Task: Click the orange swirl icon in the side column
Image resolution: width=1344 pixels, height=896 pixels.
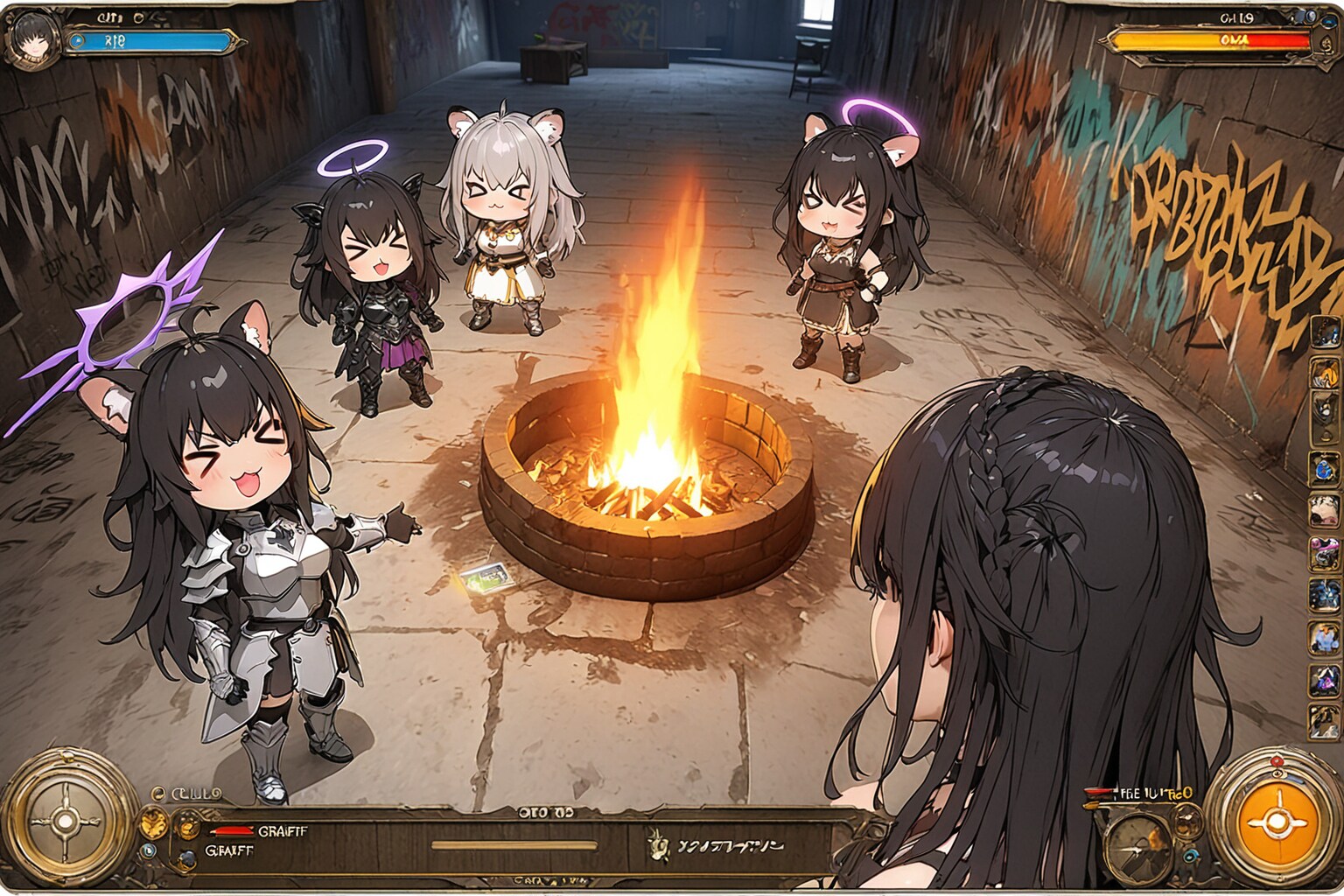Action: click(1324, 374)
